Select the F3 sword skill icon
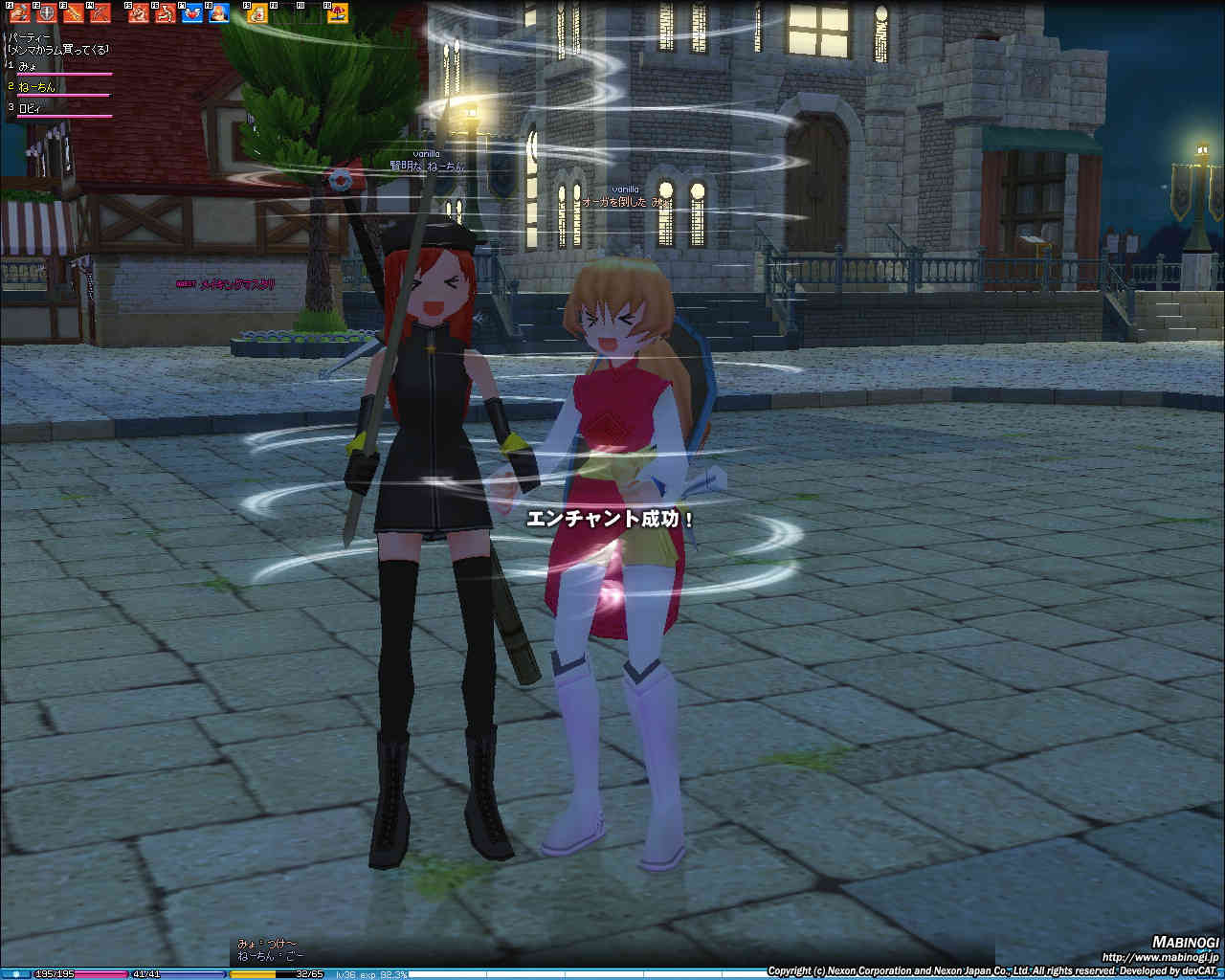This screenshot has height=980, width=1225. (74, 12)
